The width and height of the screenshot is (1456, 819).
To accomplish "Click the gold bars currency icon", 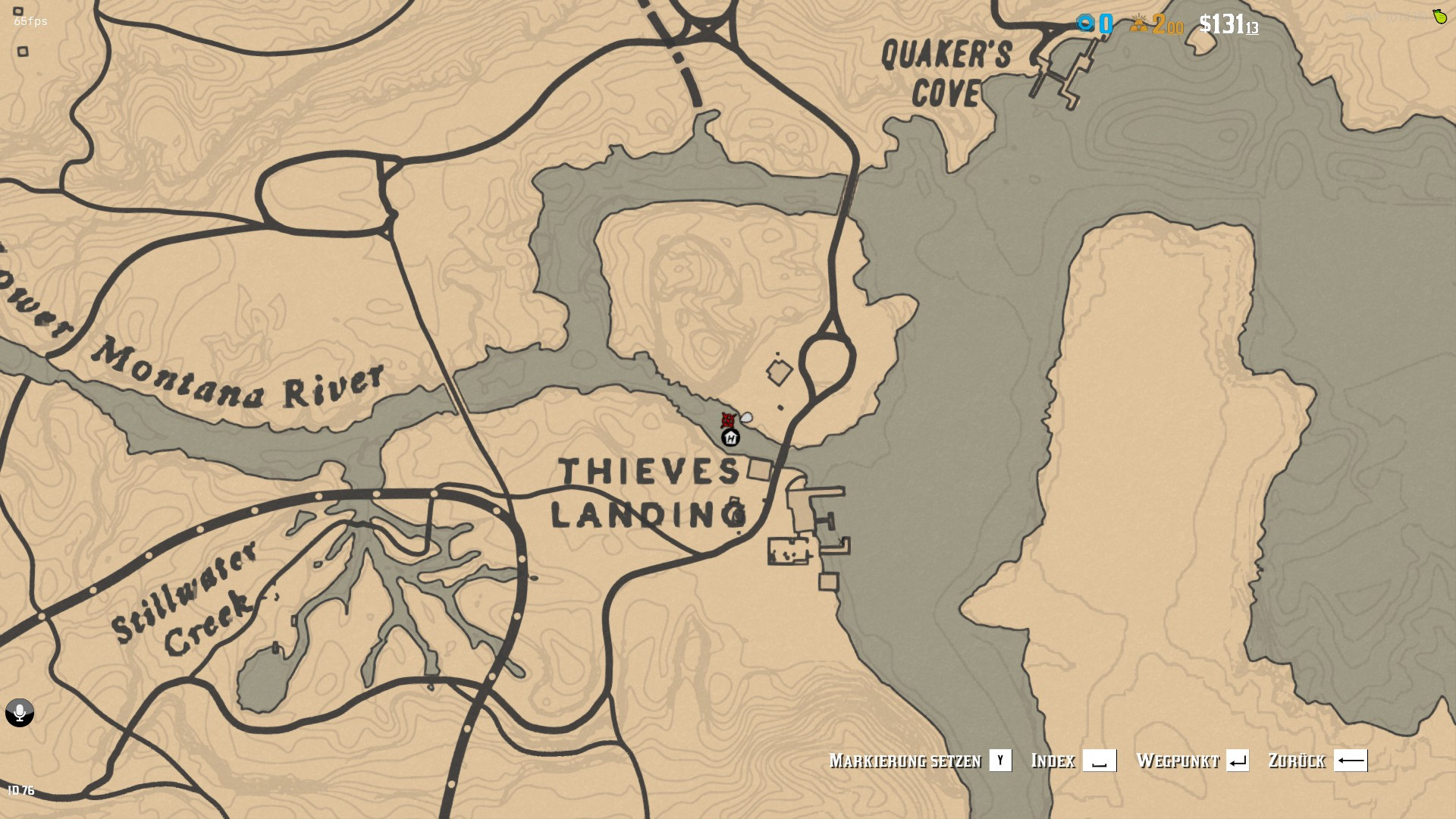I will (1139, 25).
